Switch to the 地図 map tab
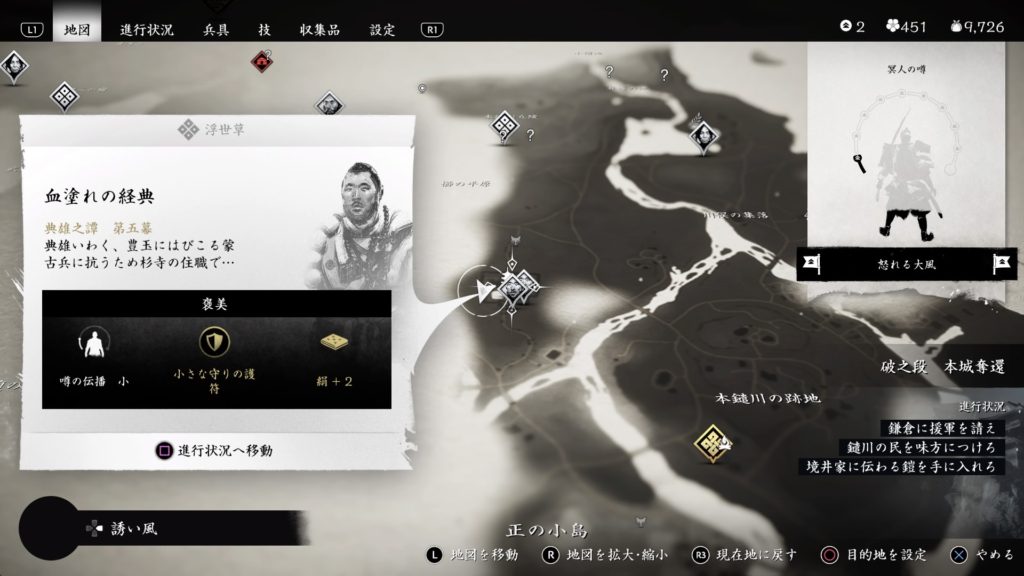 [76, 29]
